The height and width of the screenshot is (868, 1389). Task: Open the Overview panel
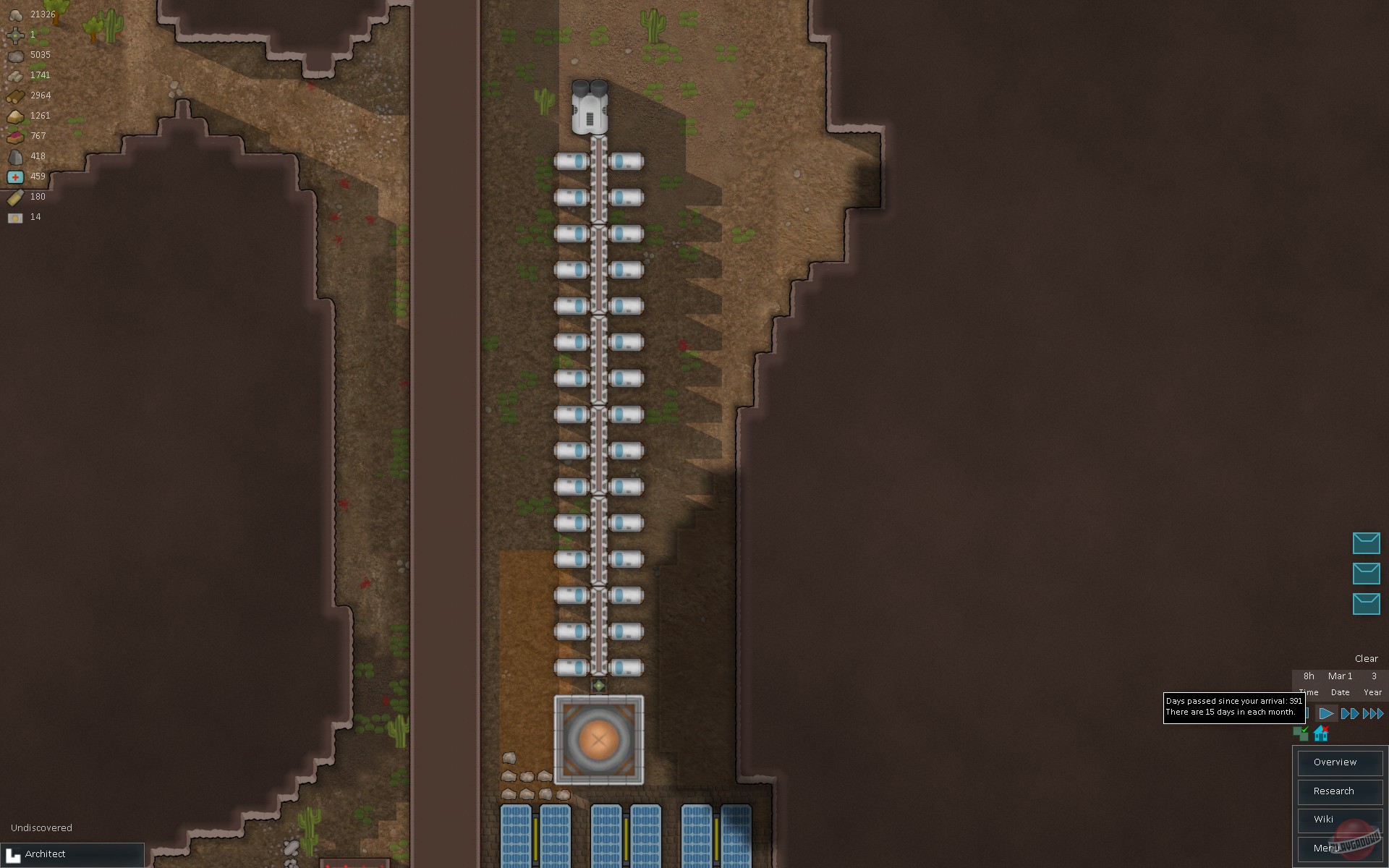pos(1339,762)
